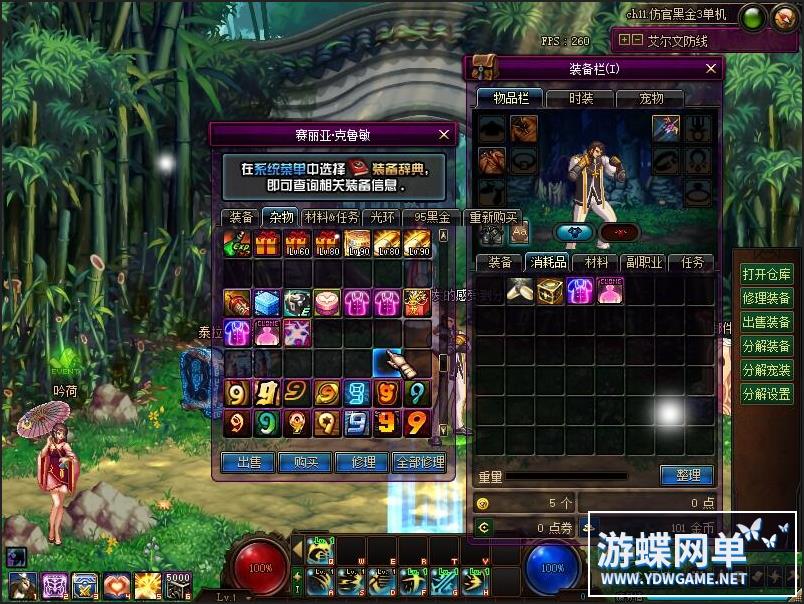Close the 装备栏 inventory window
The image size is (804, 604).
coord(711,68)
